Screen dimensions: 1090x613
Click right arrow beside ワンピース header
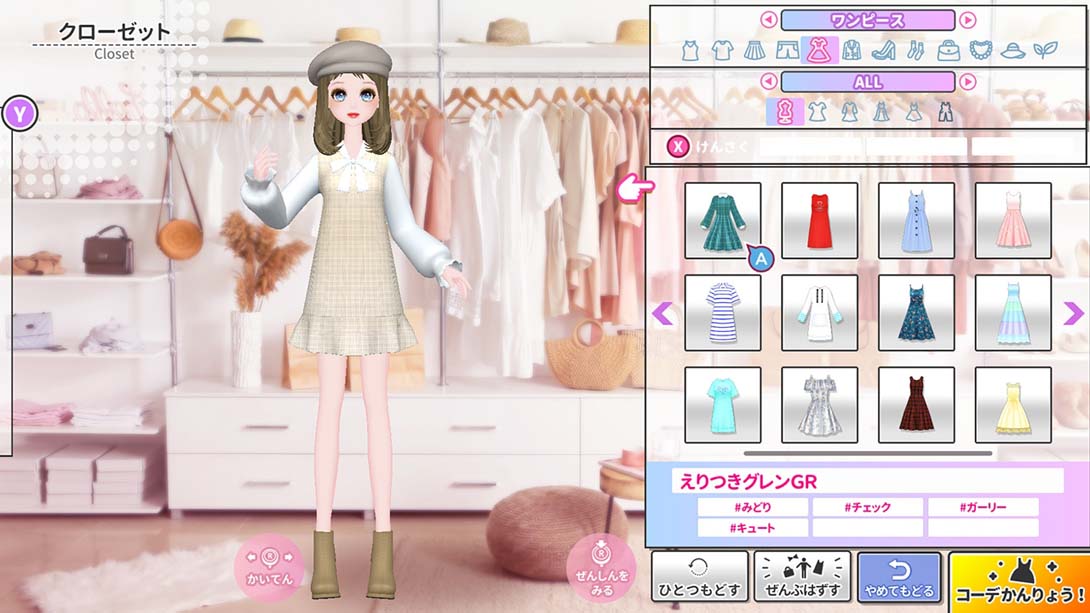(967, 20)
